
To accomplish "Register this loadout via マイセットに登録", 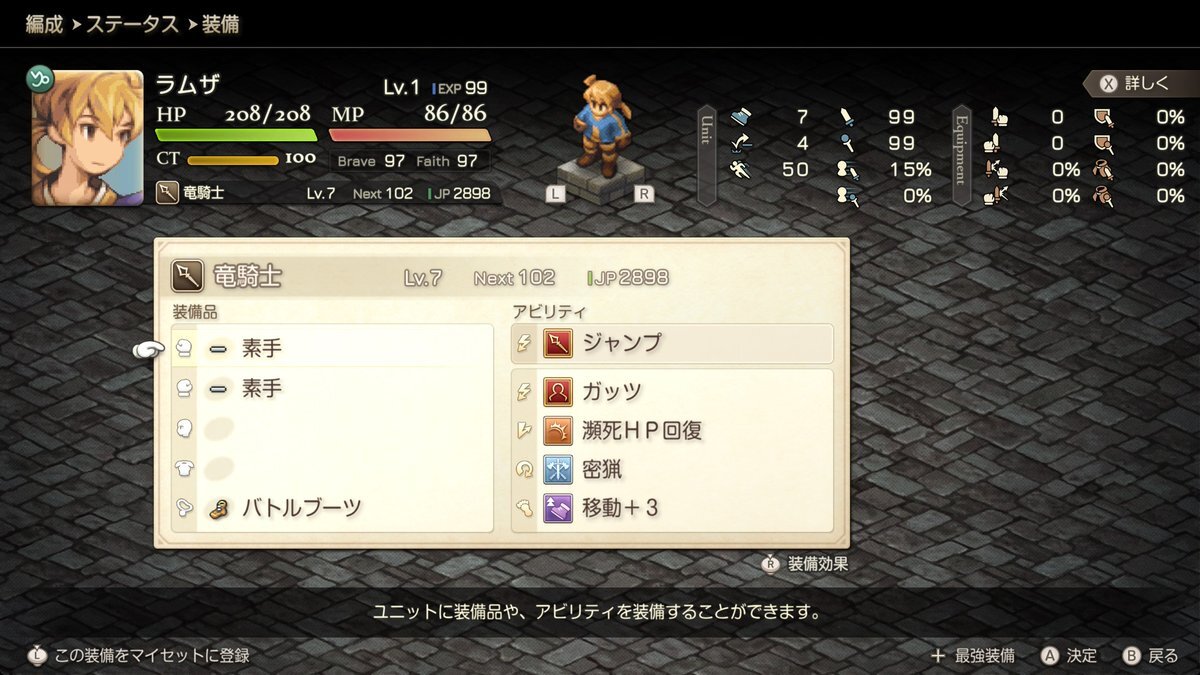I will [139, 656].
